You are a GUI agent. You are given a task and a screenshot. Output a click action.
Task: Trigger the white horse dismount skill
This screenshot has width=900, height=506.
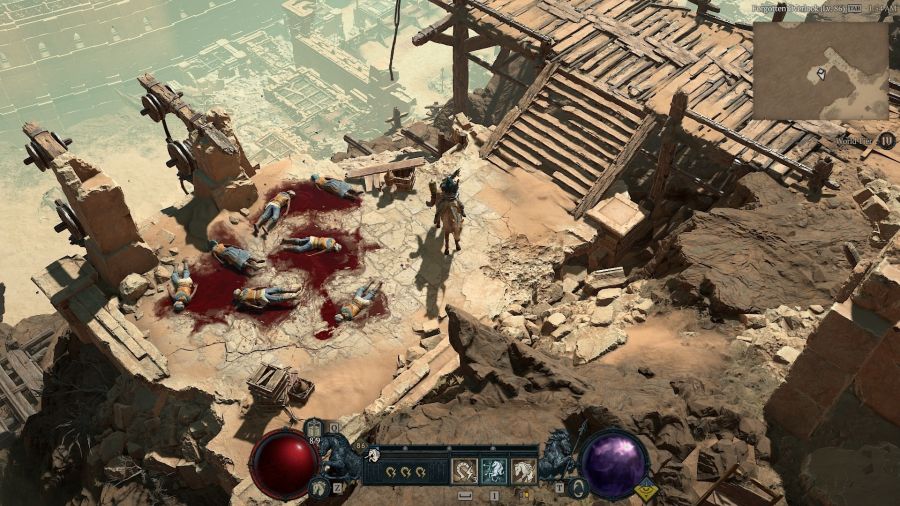524,470
